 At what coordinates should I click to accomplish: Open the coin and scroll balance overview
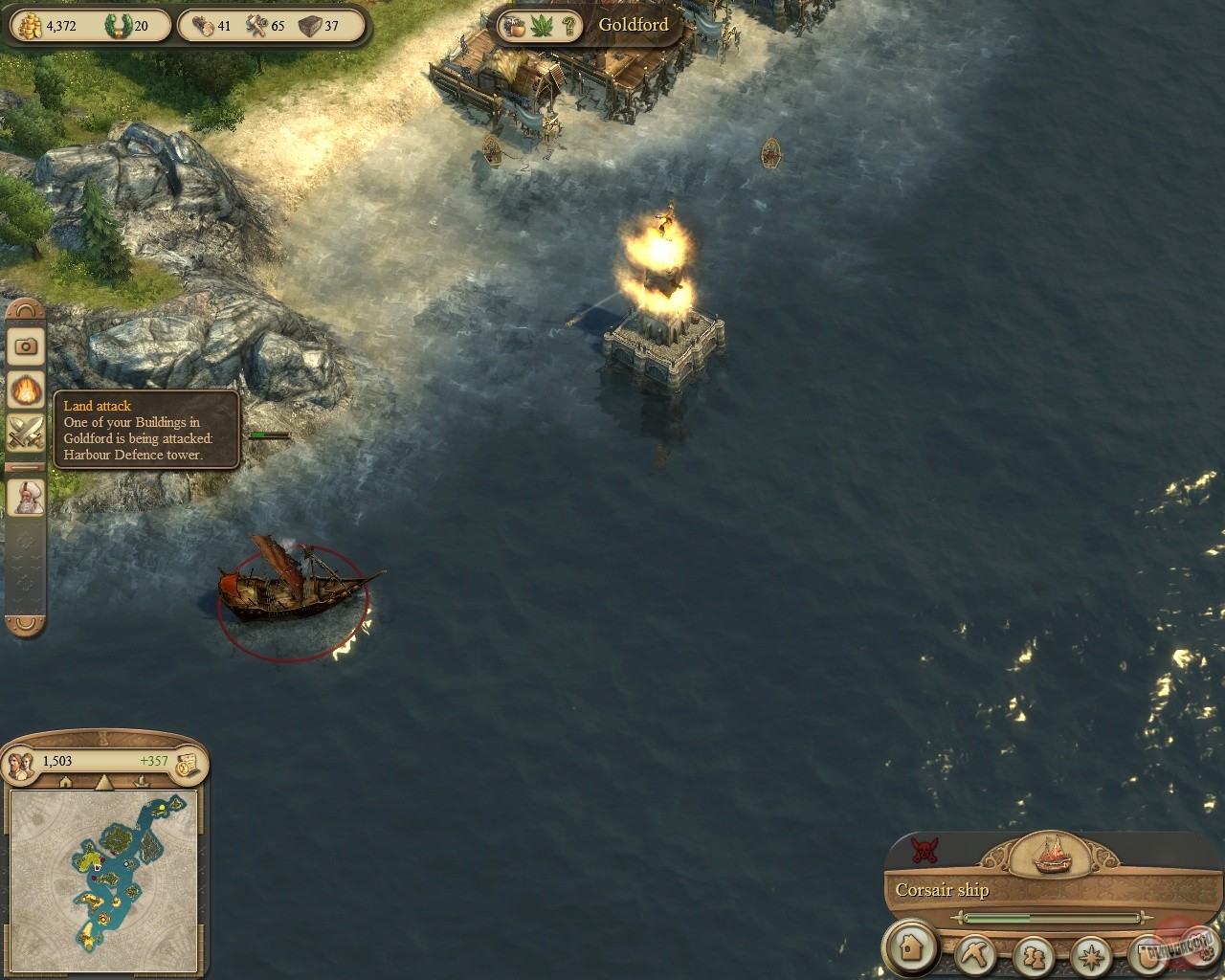[189, 762]
